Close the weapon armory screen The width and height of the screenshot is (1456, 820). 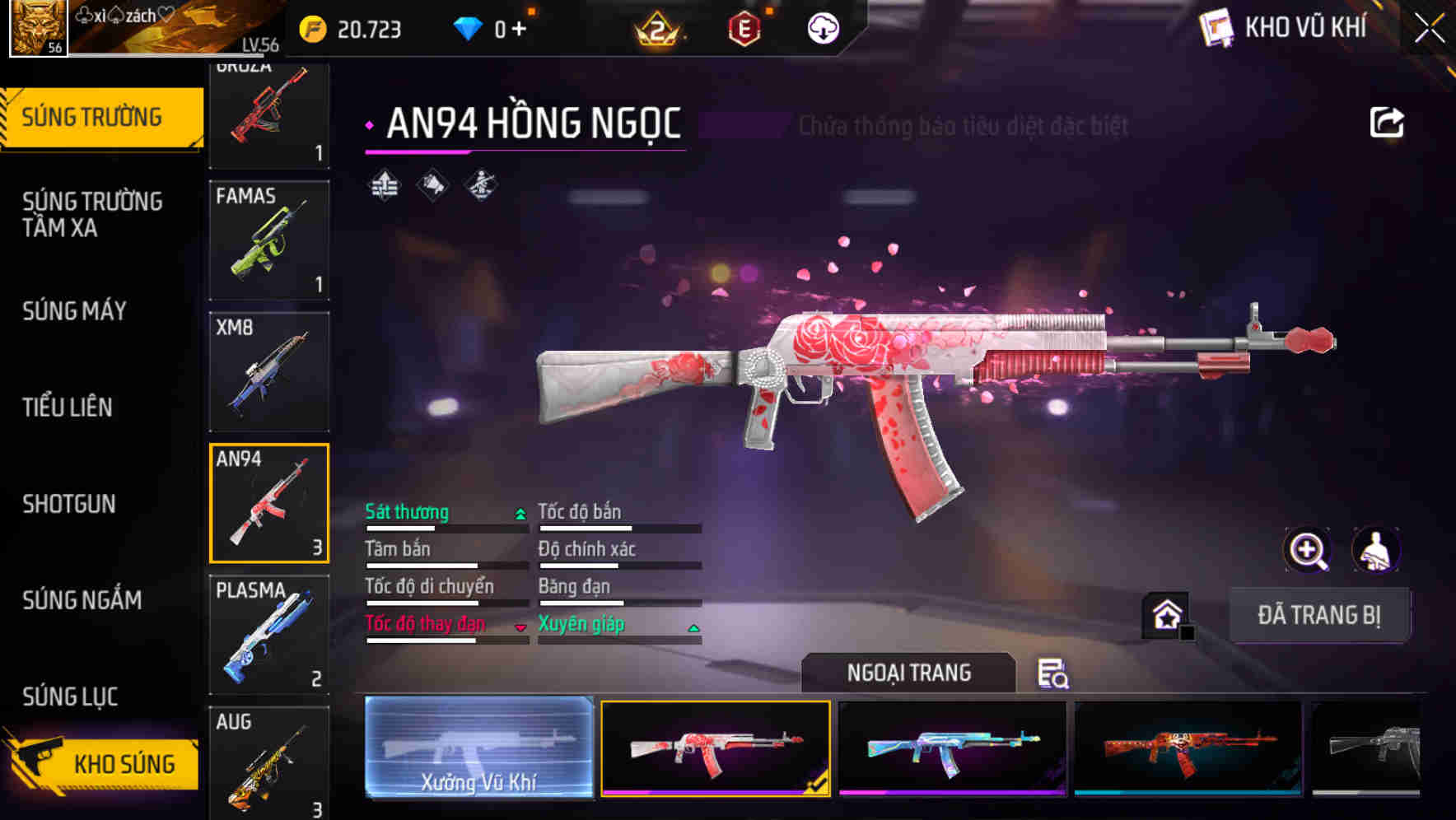(x=1430, y=29)
